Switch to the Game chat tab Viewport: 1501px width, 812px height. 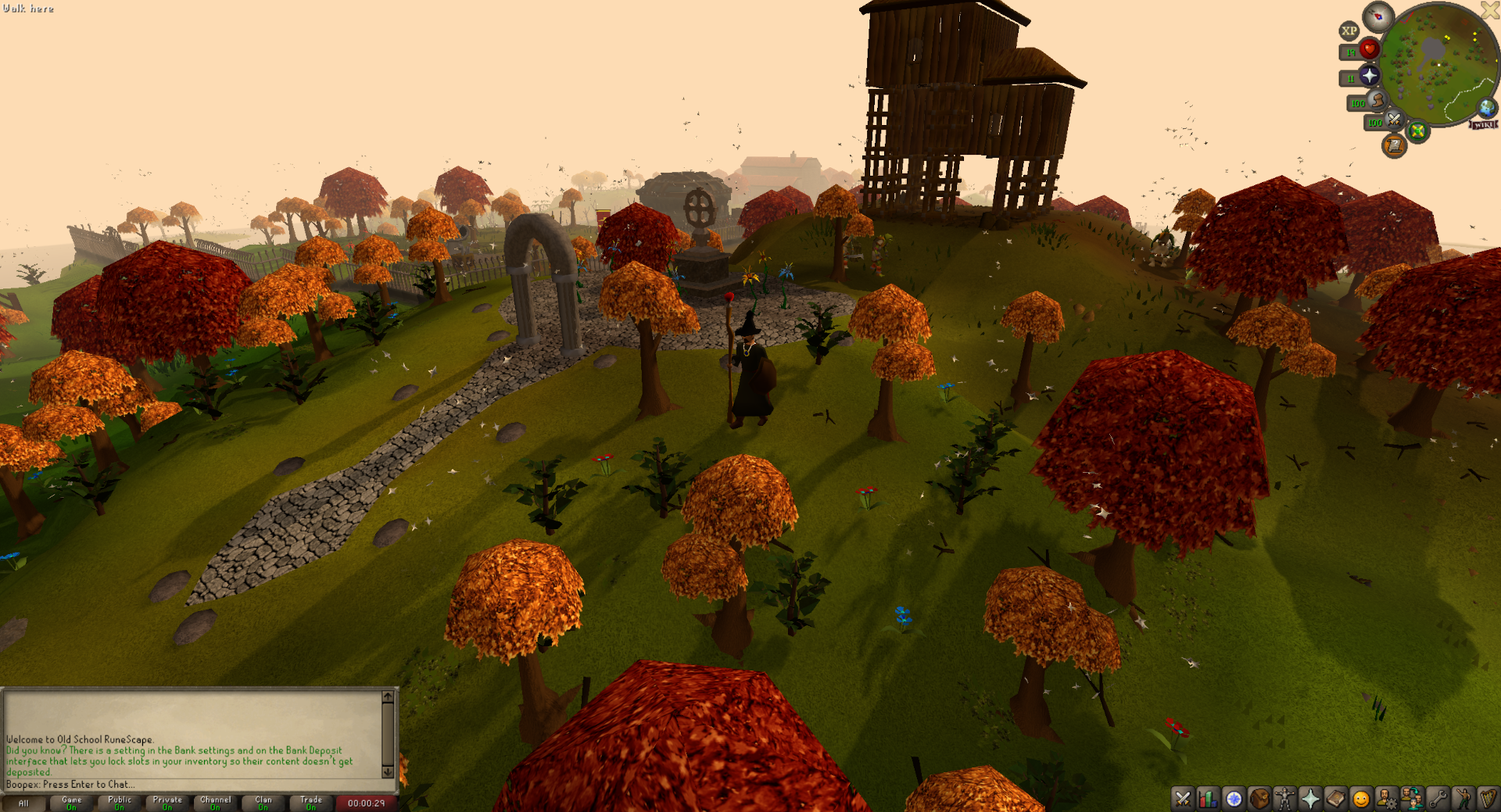(71, 801)
